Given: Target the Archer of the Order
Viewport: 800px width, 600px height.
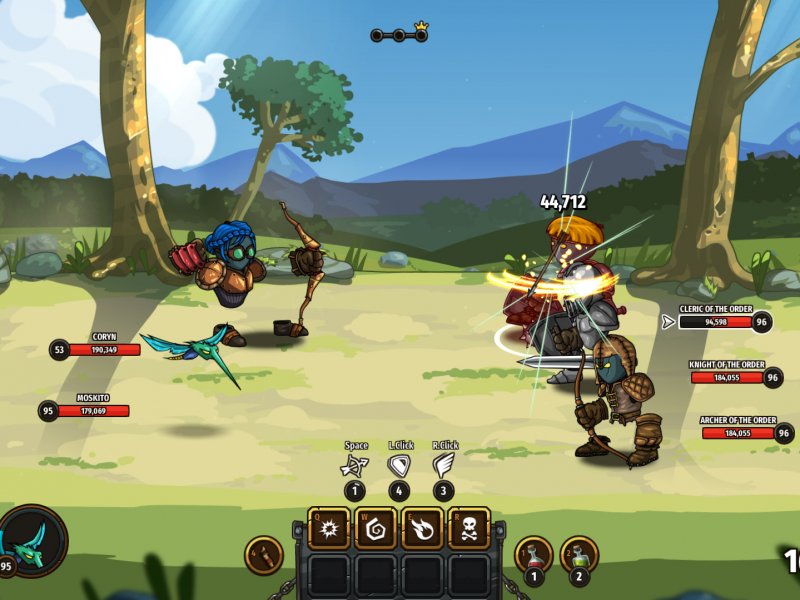Looking at the screenshot, I should 738,432.
